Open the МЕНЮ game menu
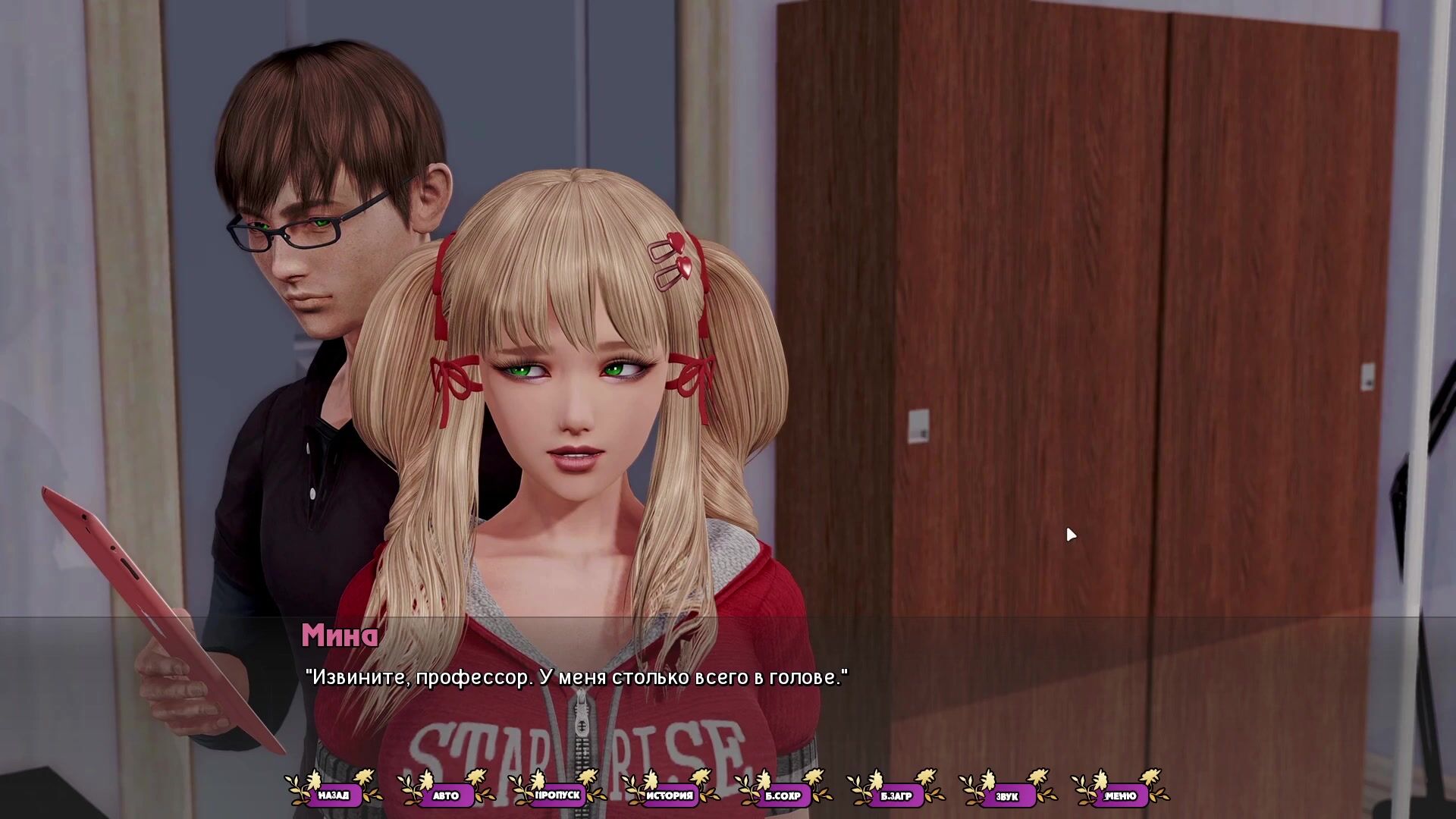Image resolution: width=1456 pixels, height=819 pixels. tap(1120, 795)
